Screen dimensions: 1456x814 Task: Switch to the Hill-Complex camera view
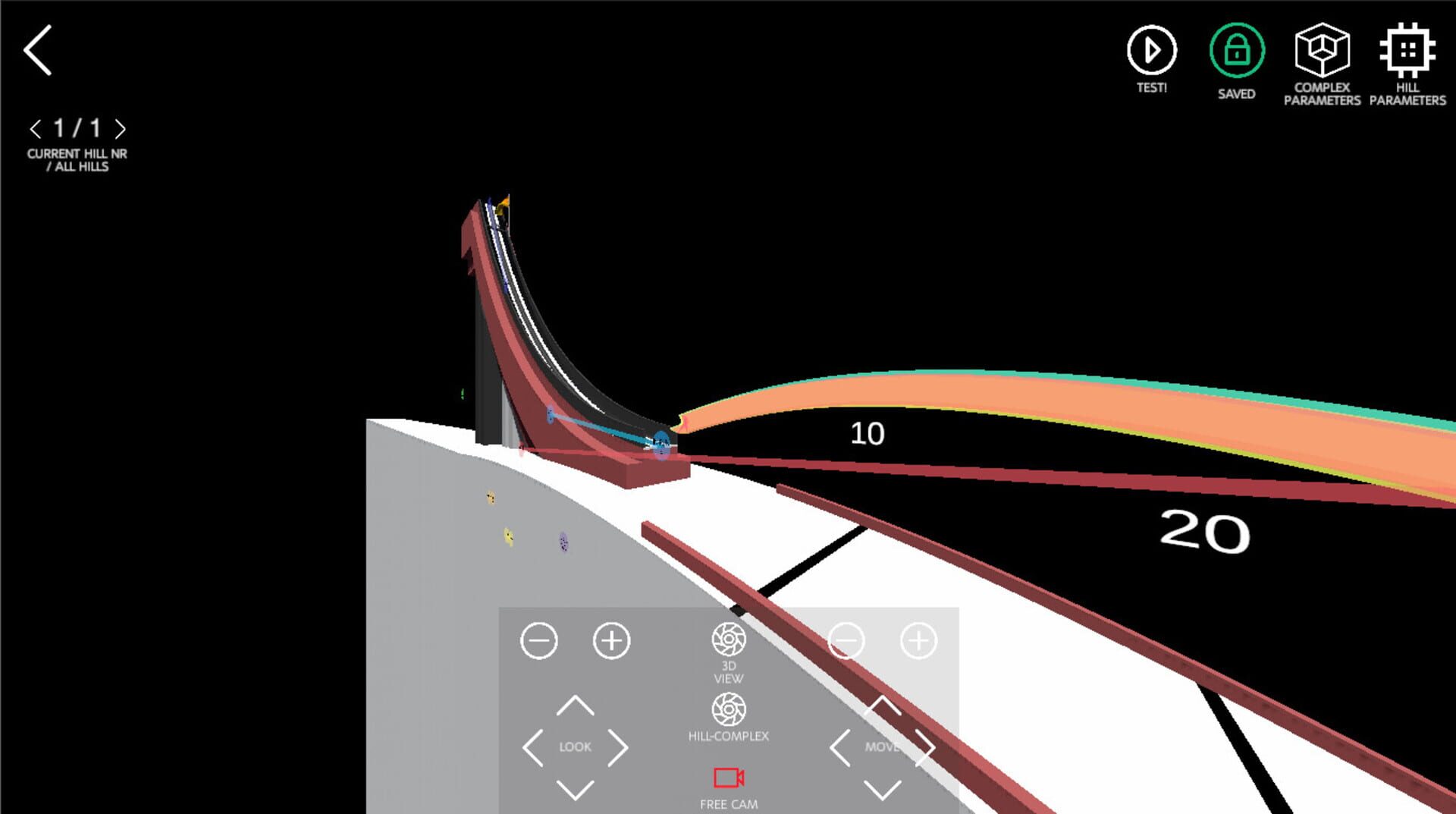pyautogui.click(x=728, y=710)
